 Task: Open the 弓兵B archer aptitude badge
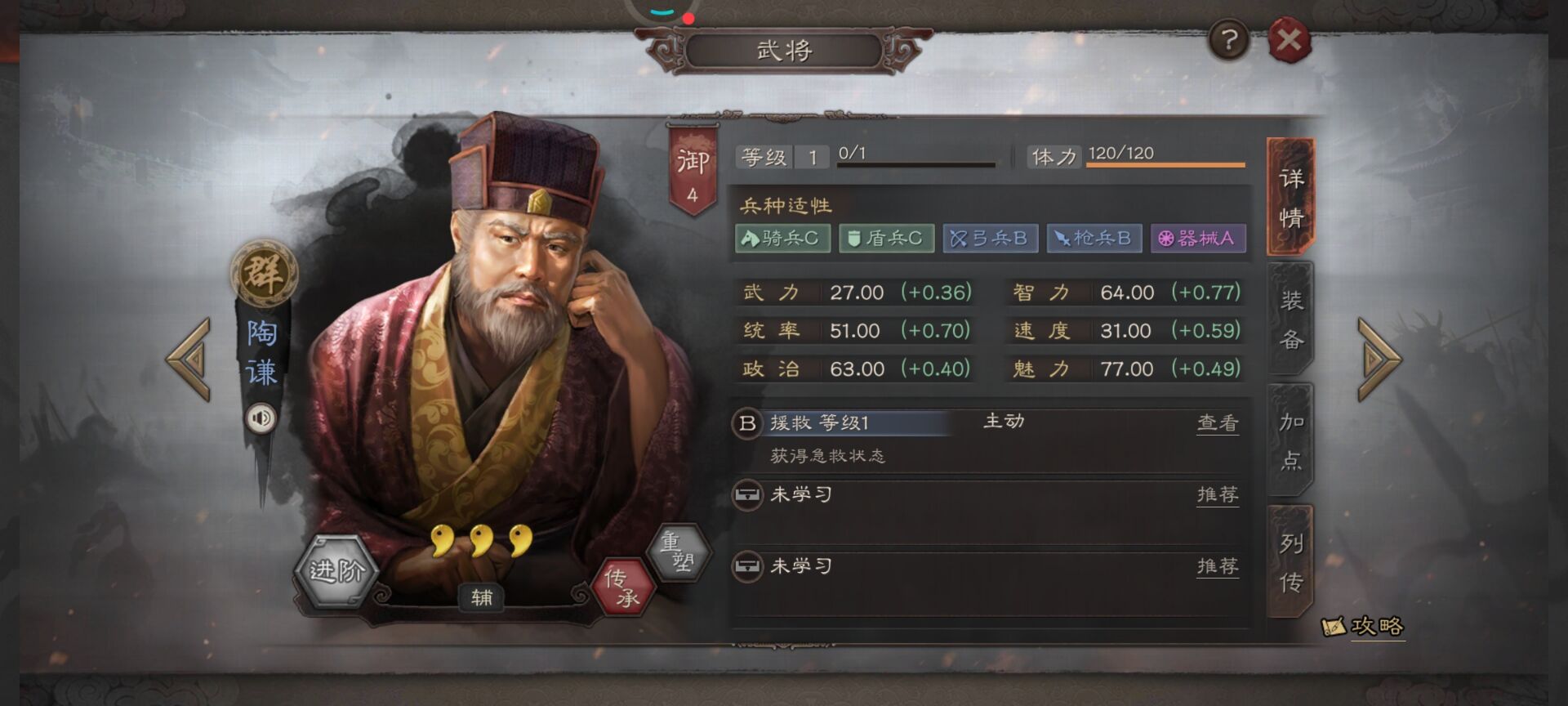990,239
